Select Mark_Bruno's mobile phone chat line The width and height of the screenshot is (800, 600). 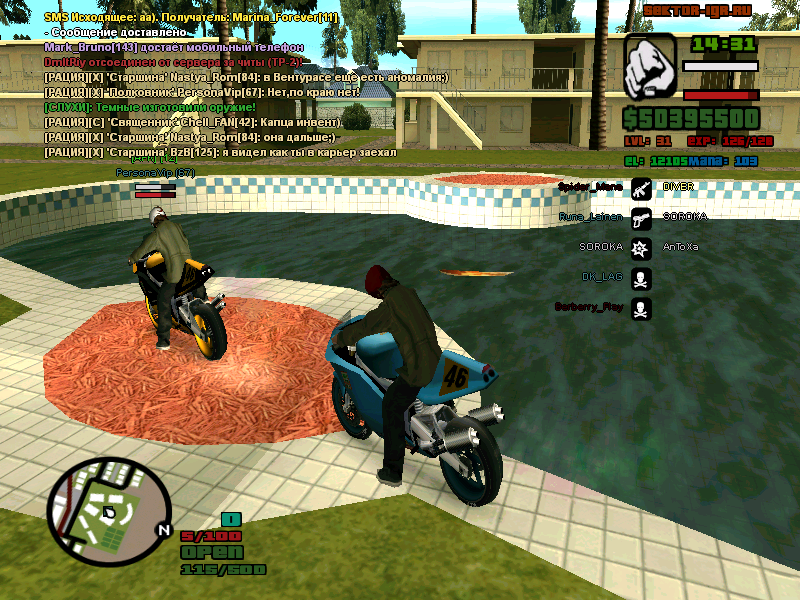click(174, 47)
